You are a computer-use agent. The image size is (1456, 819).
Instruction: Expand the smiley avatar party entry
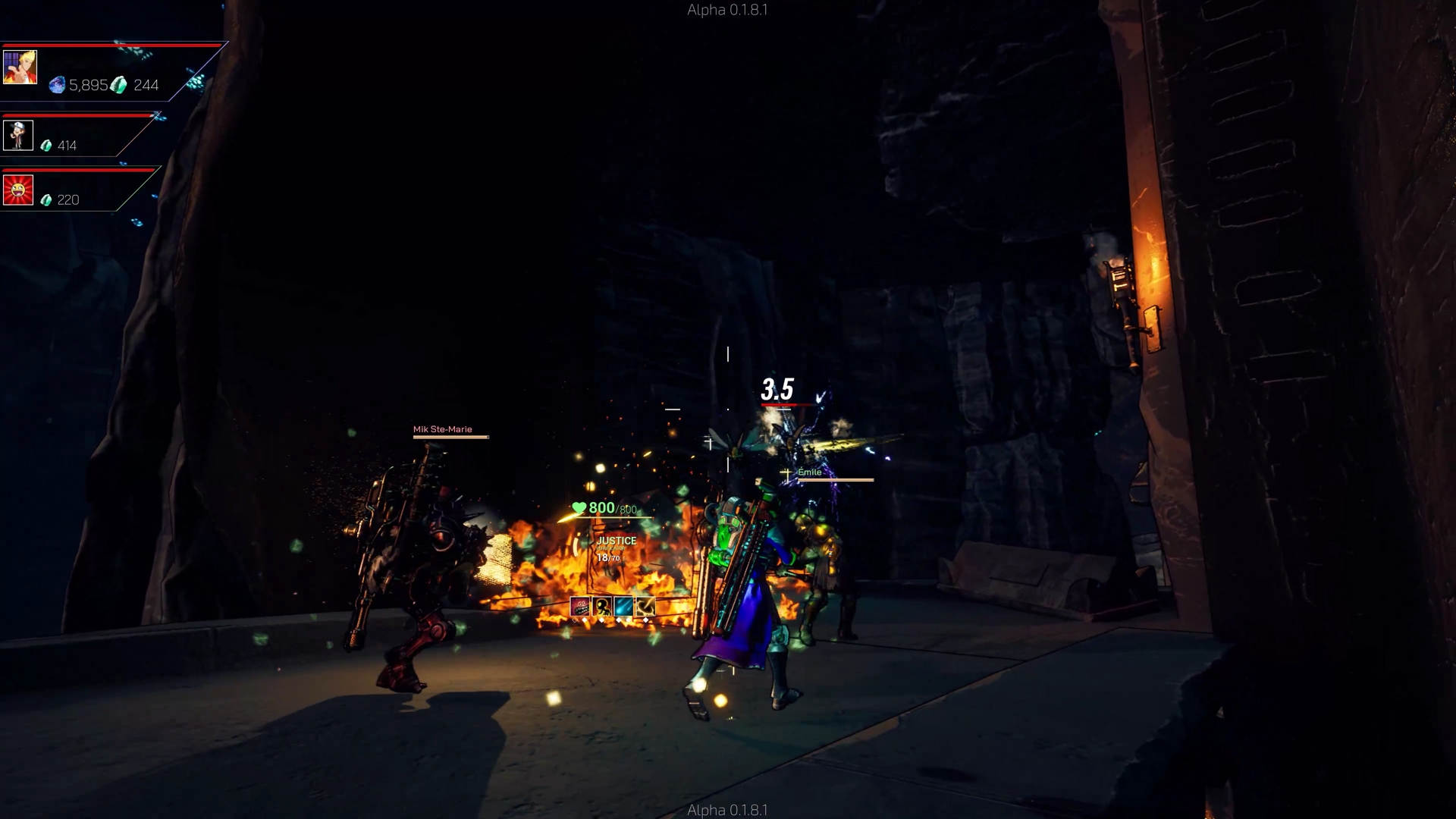[18, 189]
